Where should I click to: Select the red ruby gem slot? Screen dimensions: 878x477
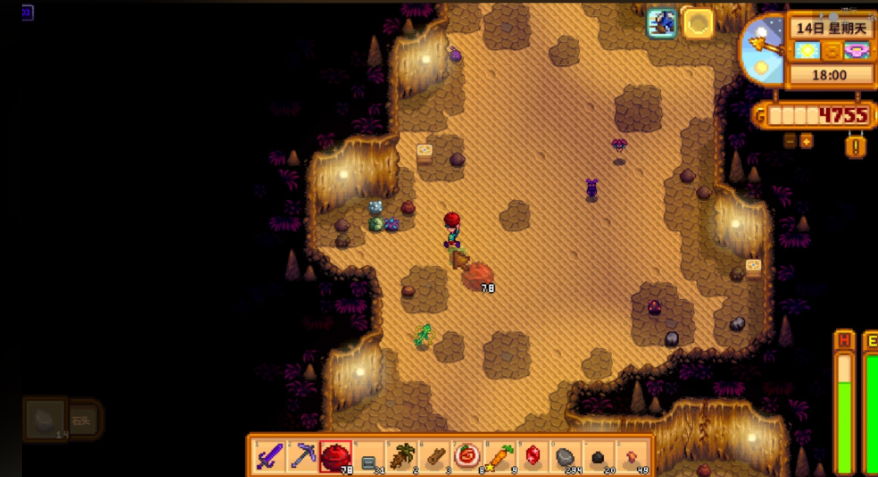point(533,456)
